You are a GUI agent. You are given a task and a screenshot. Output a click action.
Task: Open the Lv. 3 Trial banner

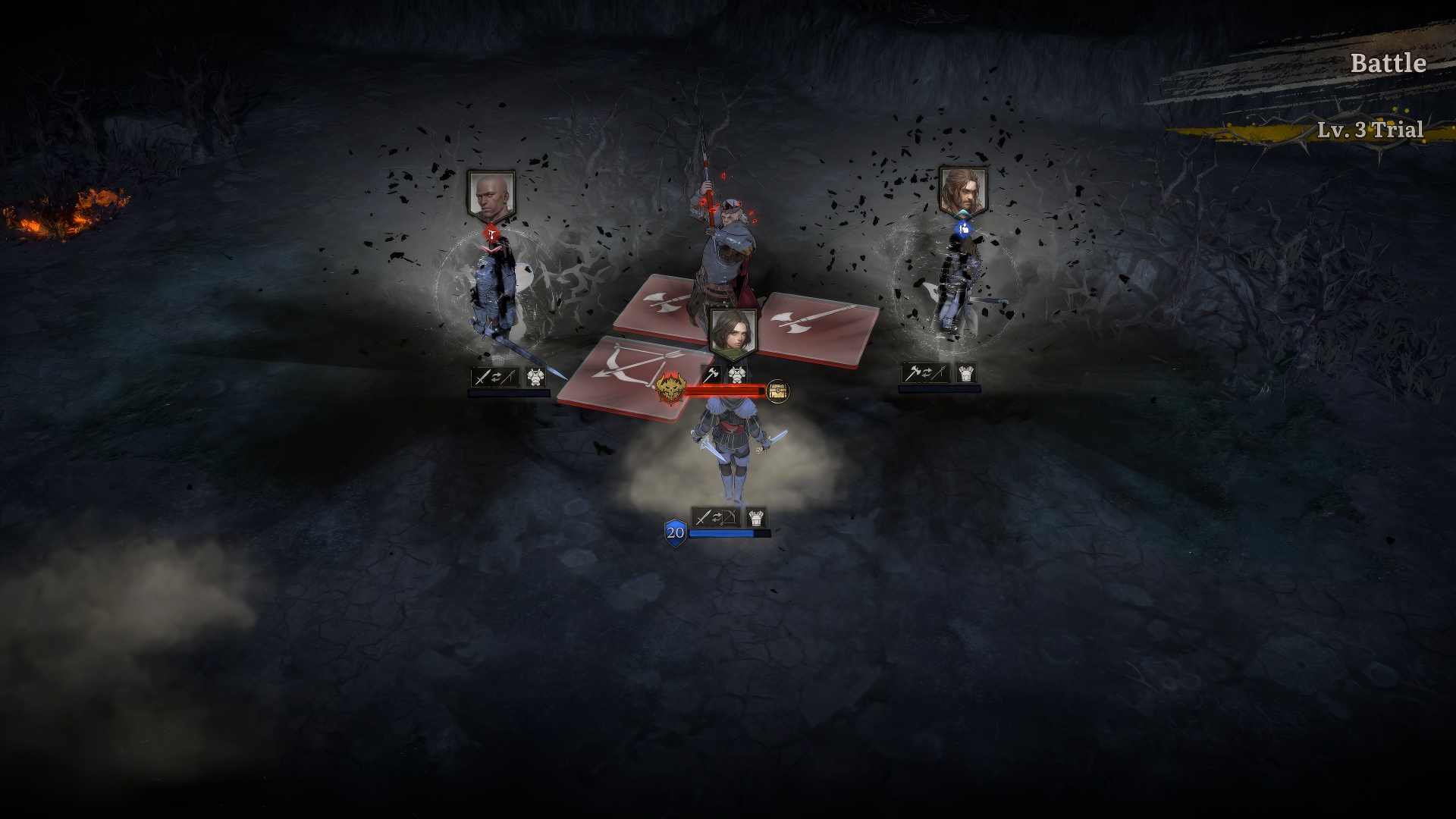[1370, 130]
